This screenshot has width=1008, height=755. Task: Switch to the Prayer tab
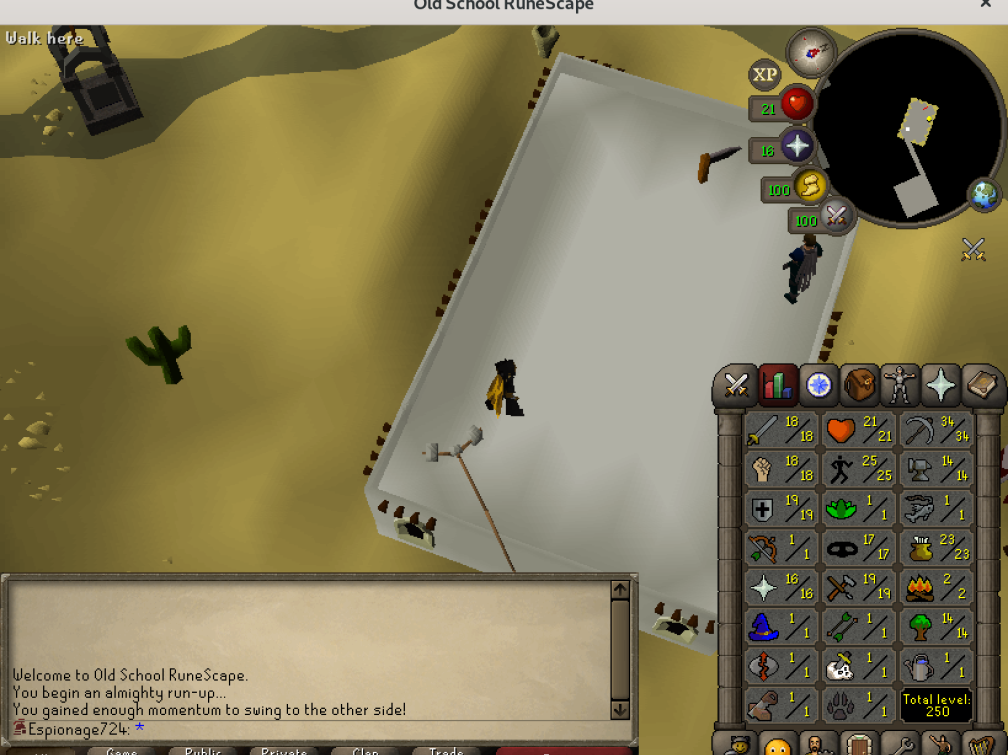(x=941, y=385)
